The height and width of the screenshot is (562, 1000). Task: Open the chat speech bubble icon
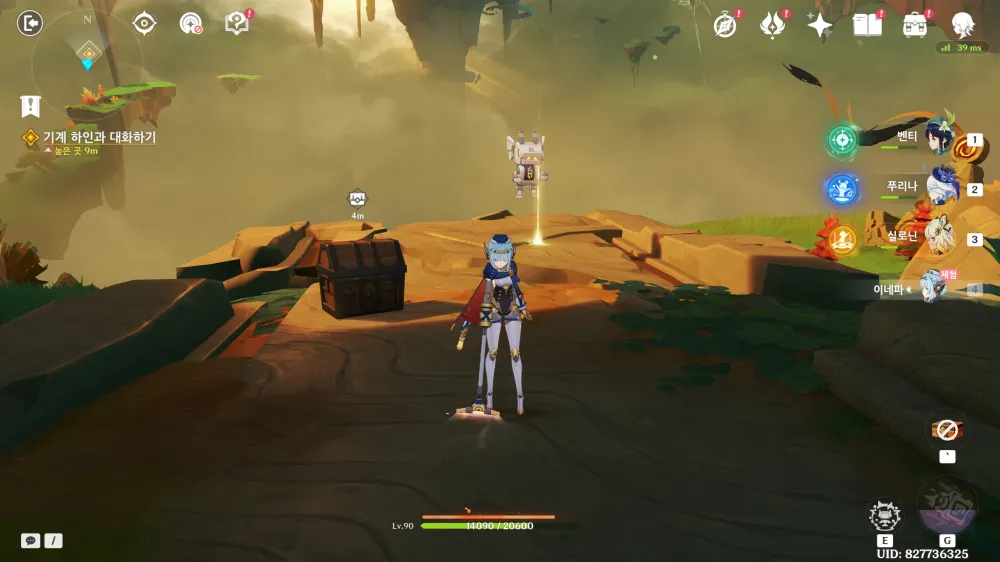[31, 540]
